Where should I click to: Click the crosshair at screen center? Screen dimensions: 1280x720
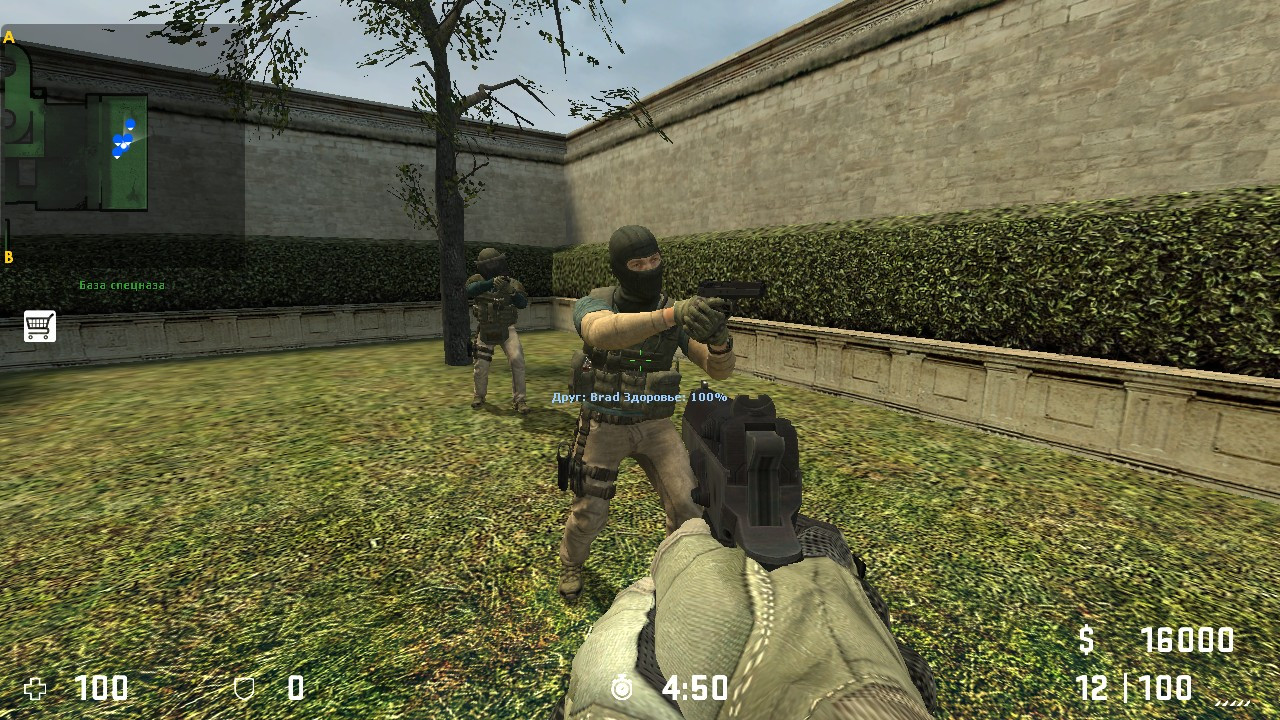(640, 360)
